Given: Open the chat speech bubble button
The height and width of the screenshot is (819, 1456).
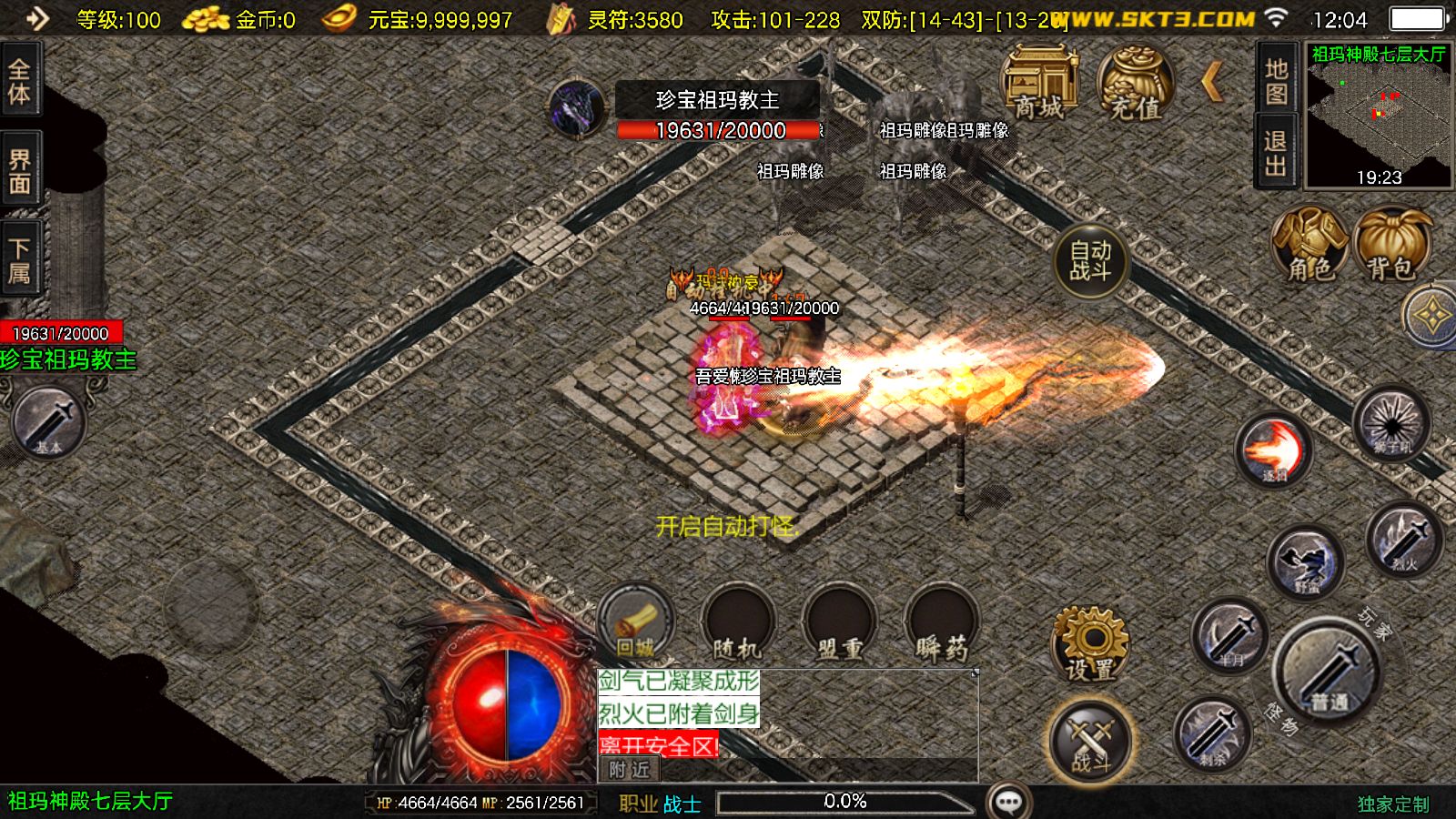Looking at the screenshot, I should coord(1008,802).
